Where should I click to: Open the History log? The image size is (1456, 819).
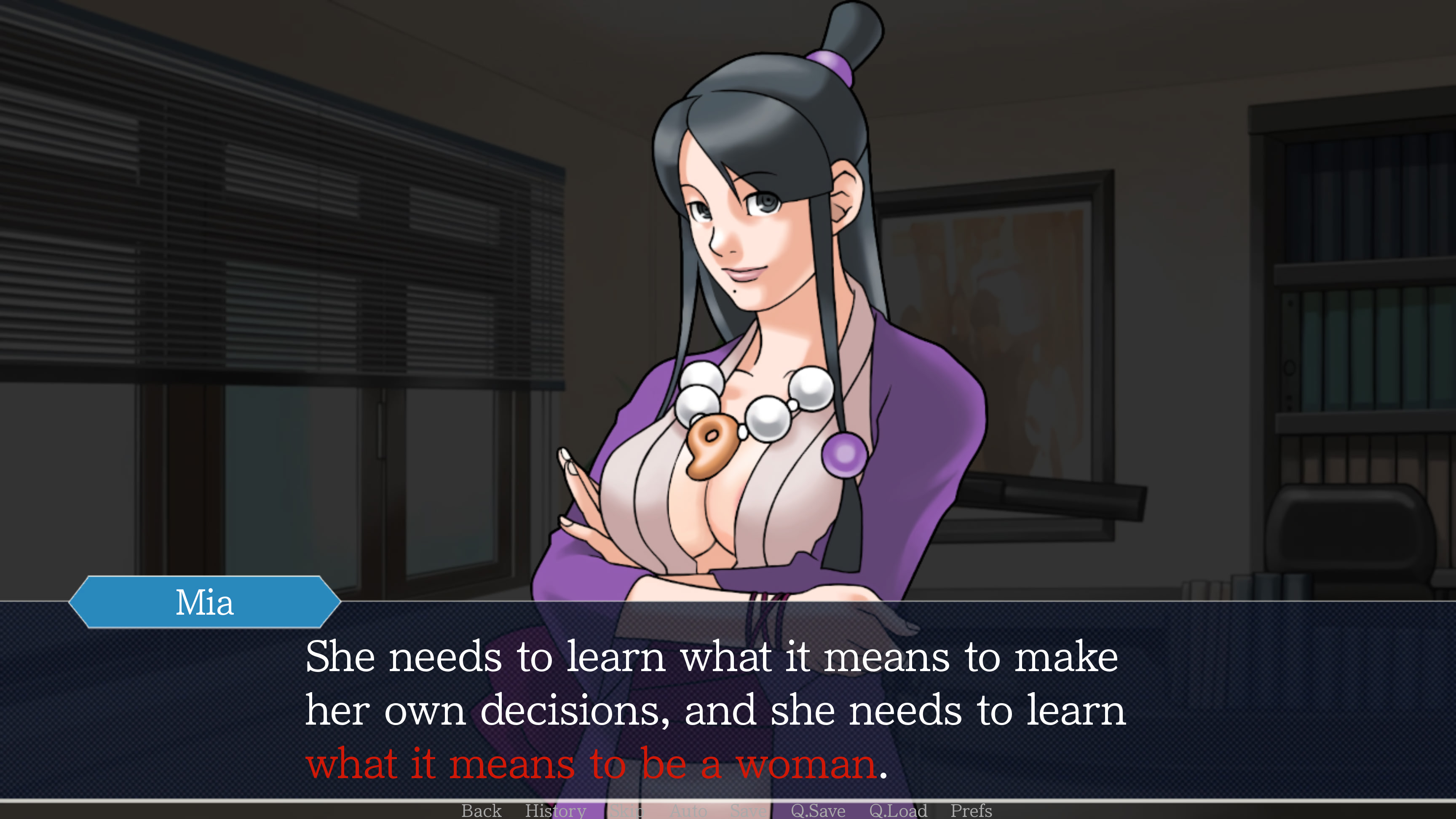556,811
